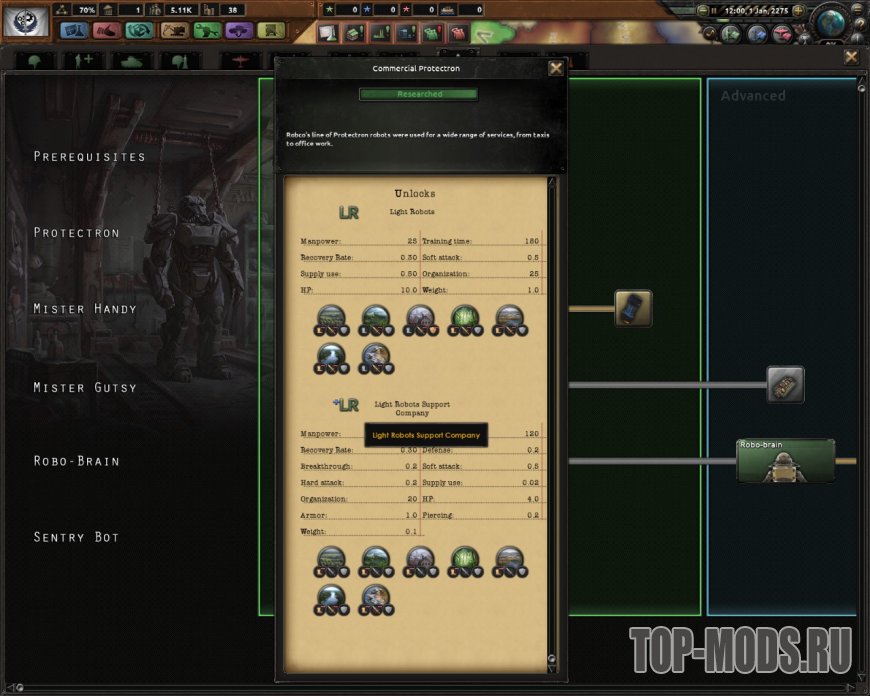Toggle pause next to the date display

click(713, 10)
